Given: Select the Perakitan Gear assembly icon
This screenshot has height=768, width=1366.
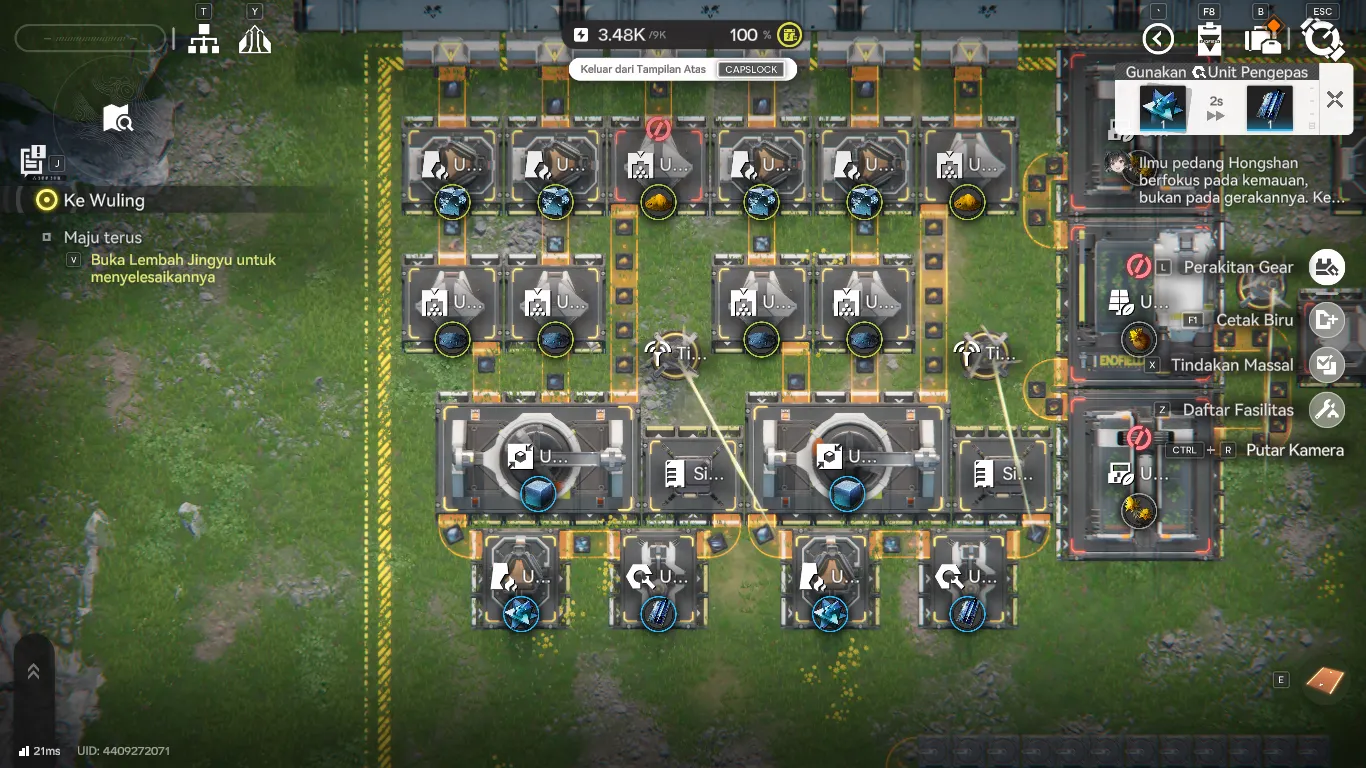Looking at the screenshot, I should coord(1327,266).
